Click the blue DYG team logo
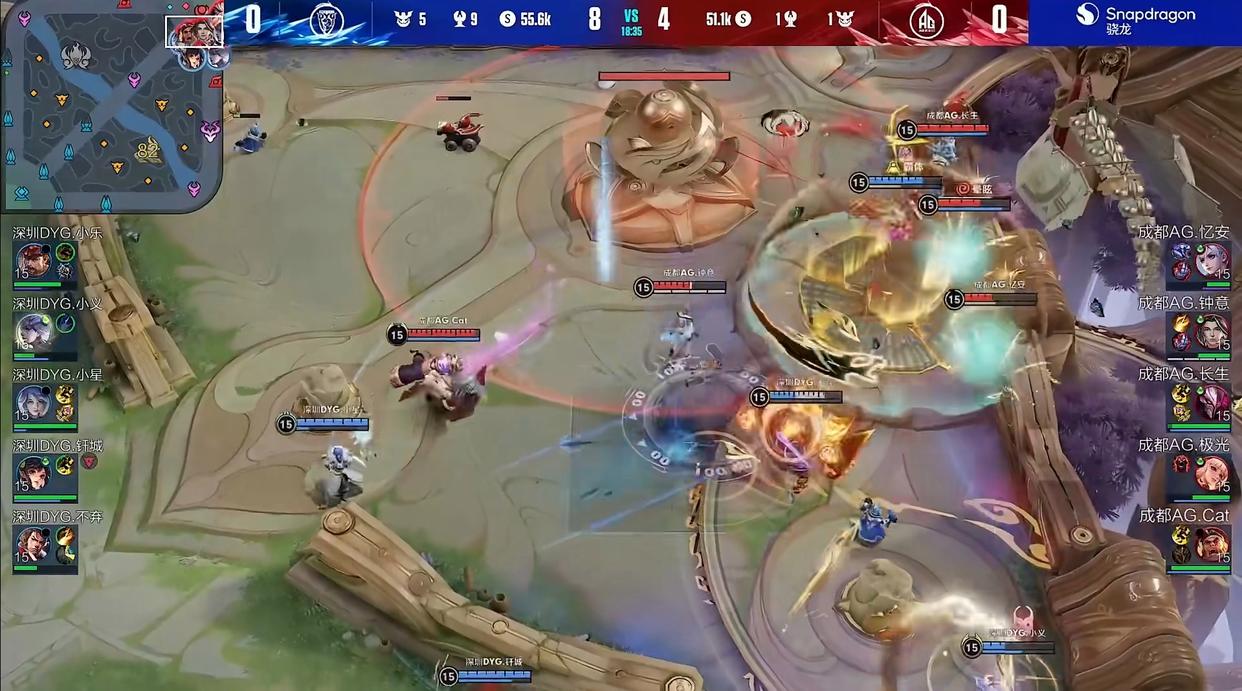 [326, 21]
